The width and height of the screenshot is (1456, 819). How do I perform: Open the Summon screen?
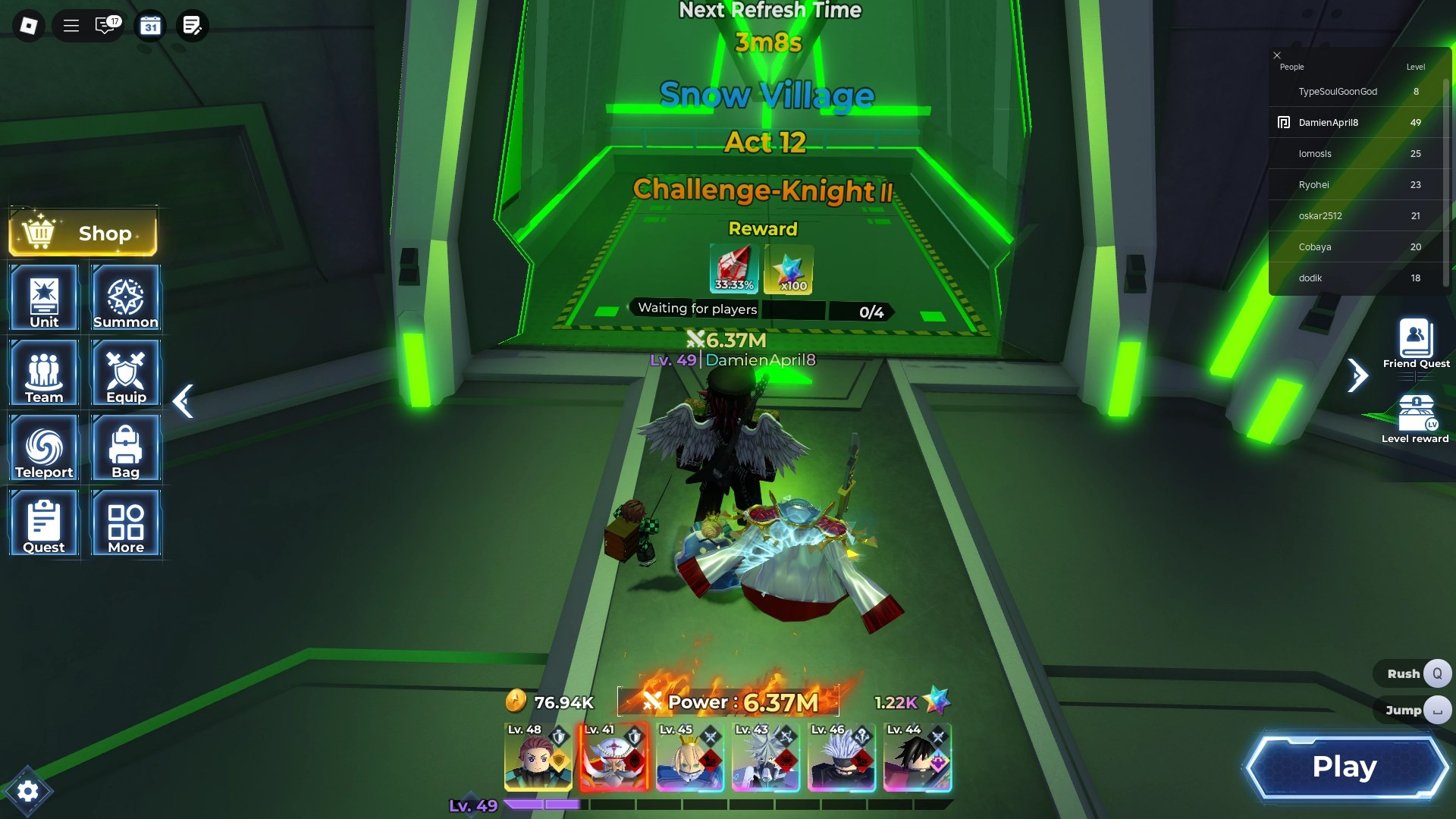click(125, 298)
